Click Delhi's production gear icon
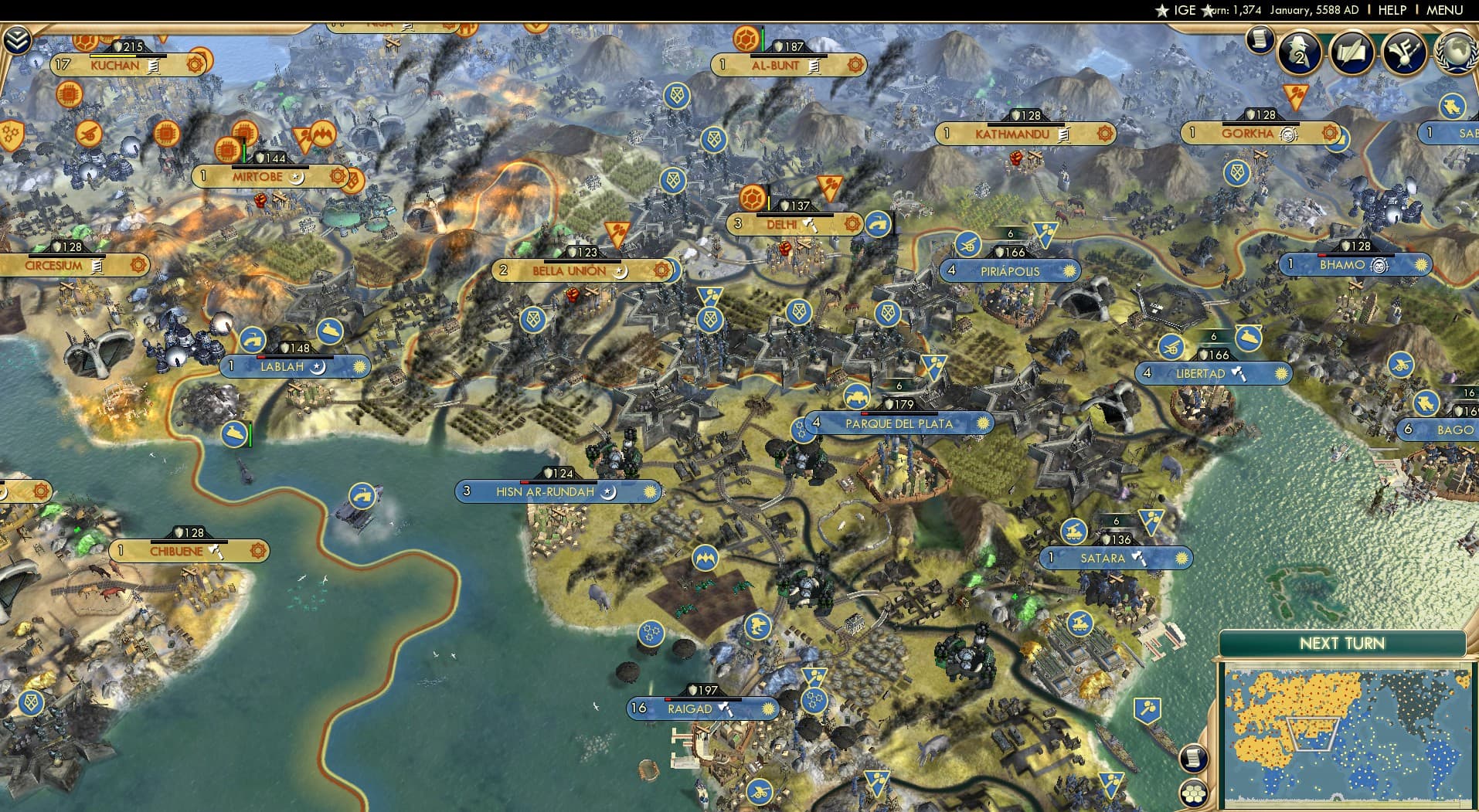The image size is (1479, 812). (x=850, y=224)
